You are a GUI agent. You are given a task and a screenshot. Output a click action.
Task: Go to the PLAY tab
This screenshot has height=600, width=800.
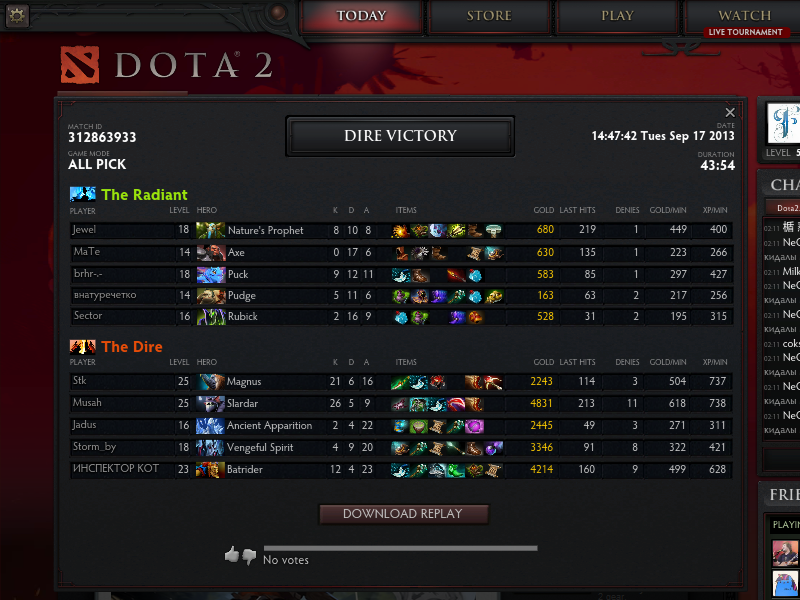tap(617, 16)
